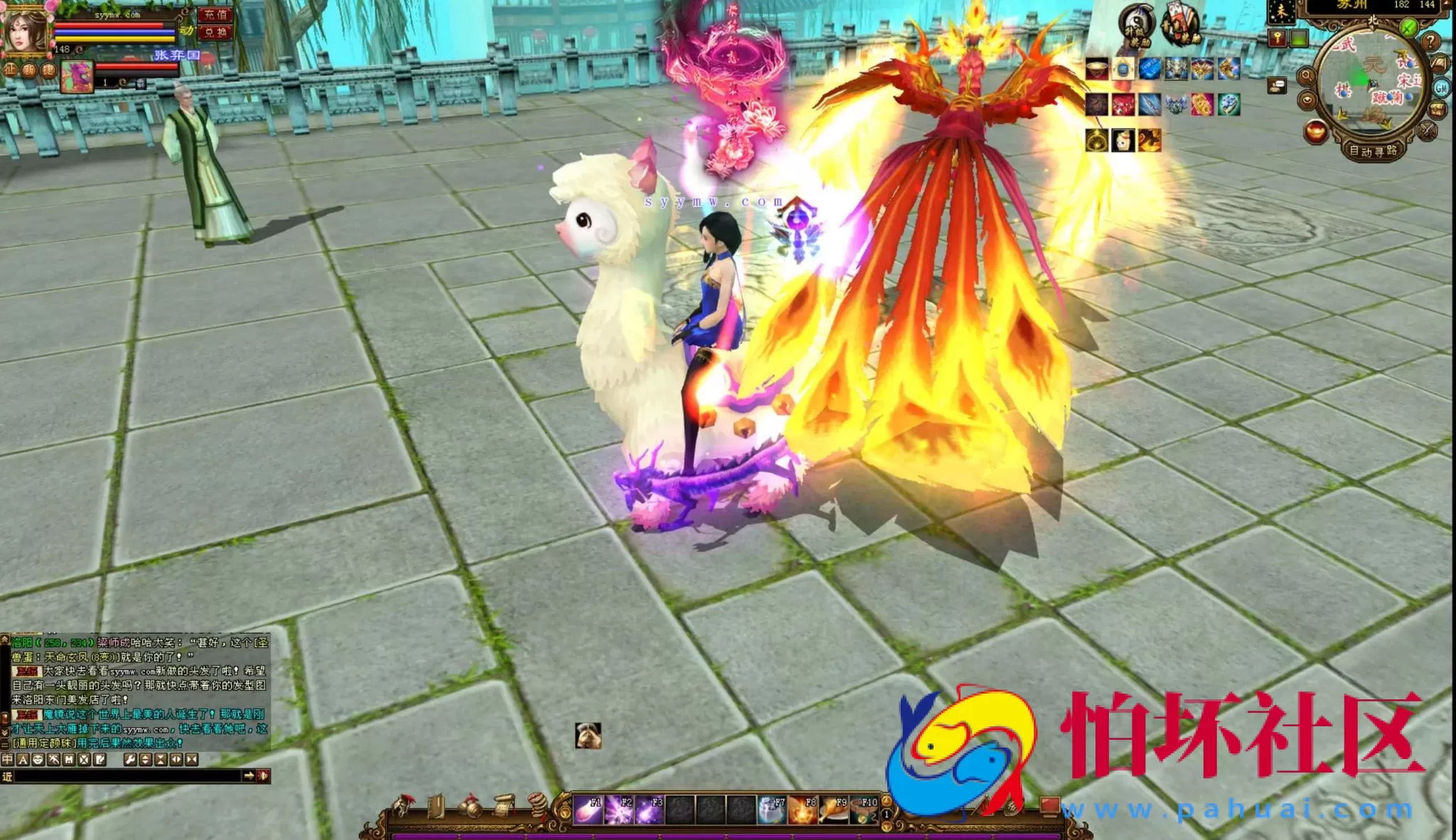Viewport: 1456px width, 840px height.
Task: Open the 兑换 exchange button
Action: coord(215,32)
